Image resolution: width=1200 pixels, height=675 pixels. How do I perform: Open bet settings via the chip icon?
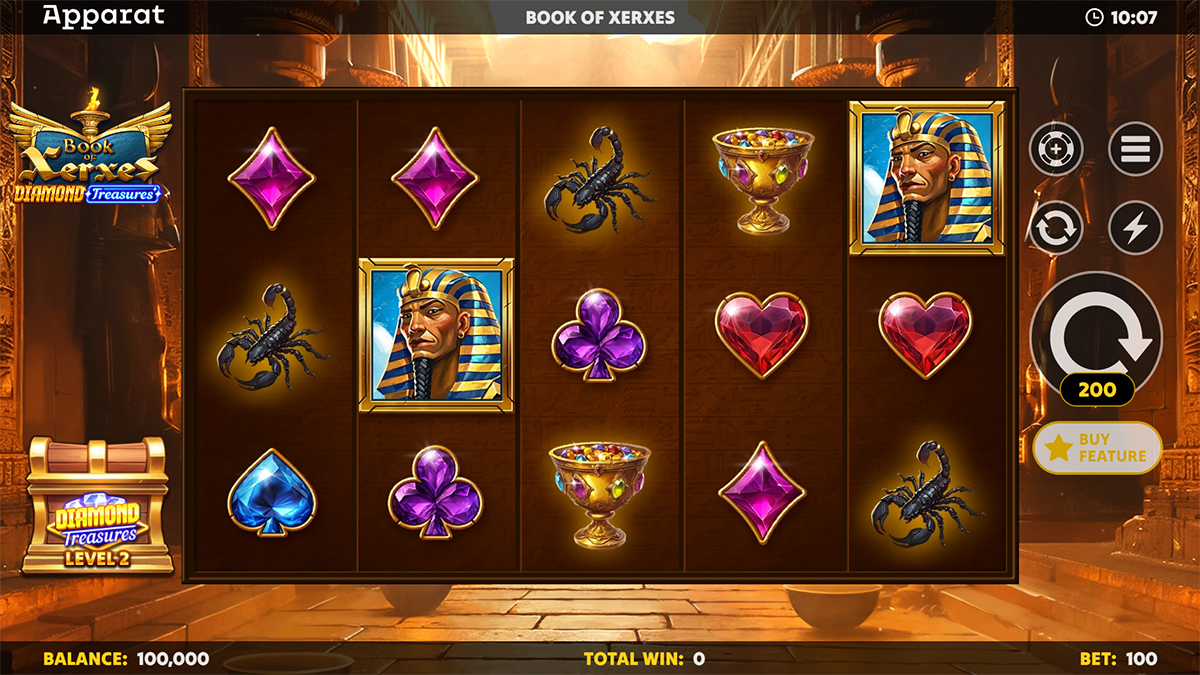1056,151
